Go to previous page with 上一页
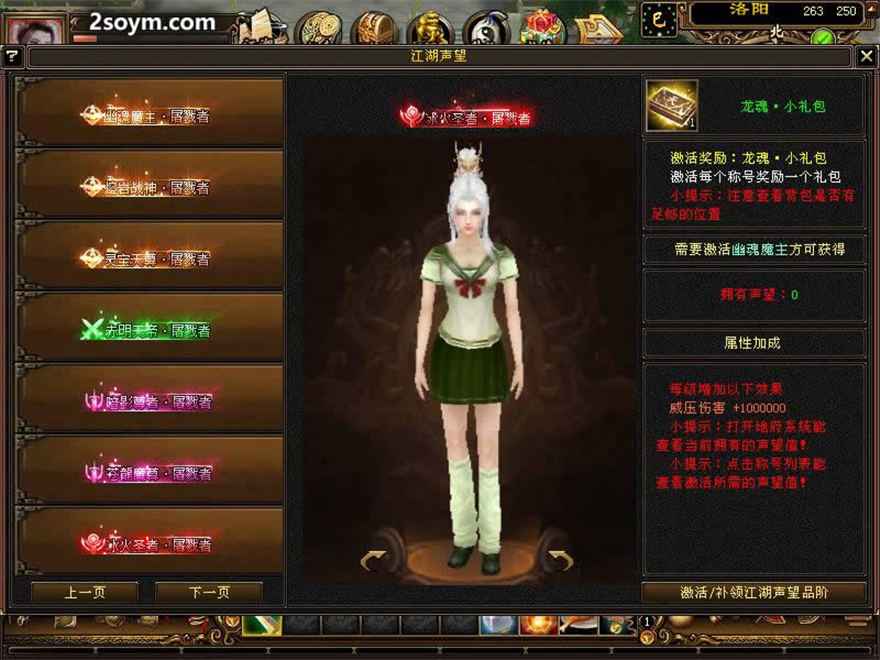This screenshot has height=660, width=880. [85, 592]
